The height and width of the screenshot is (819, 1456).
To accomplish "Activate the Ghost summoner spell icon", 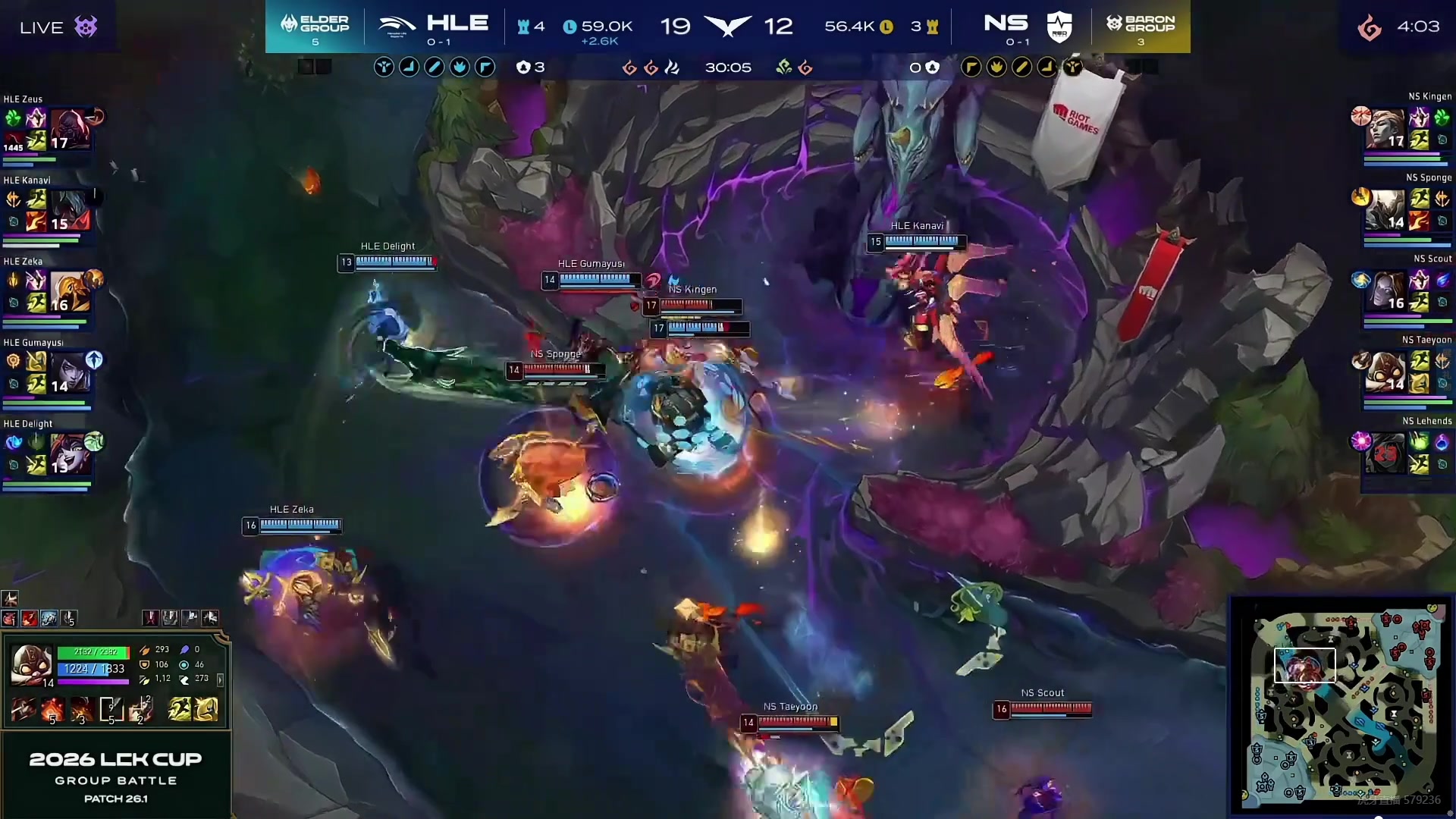I will click(x=180, y=710).
